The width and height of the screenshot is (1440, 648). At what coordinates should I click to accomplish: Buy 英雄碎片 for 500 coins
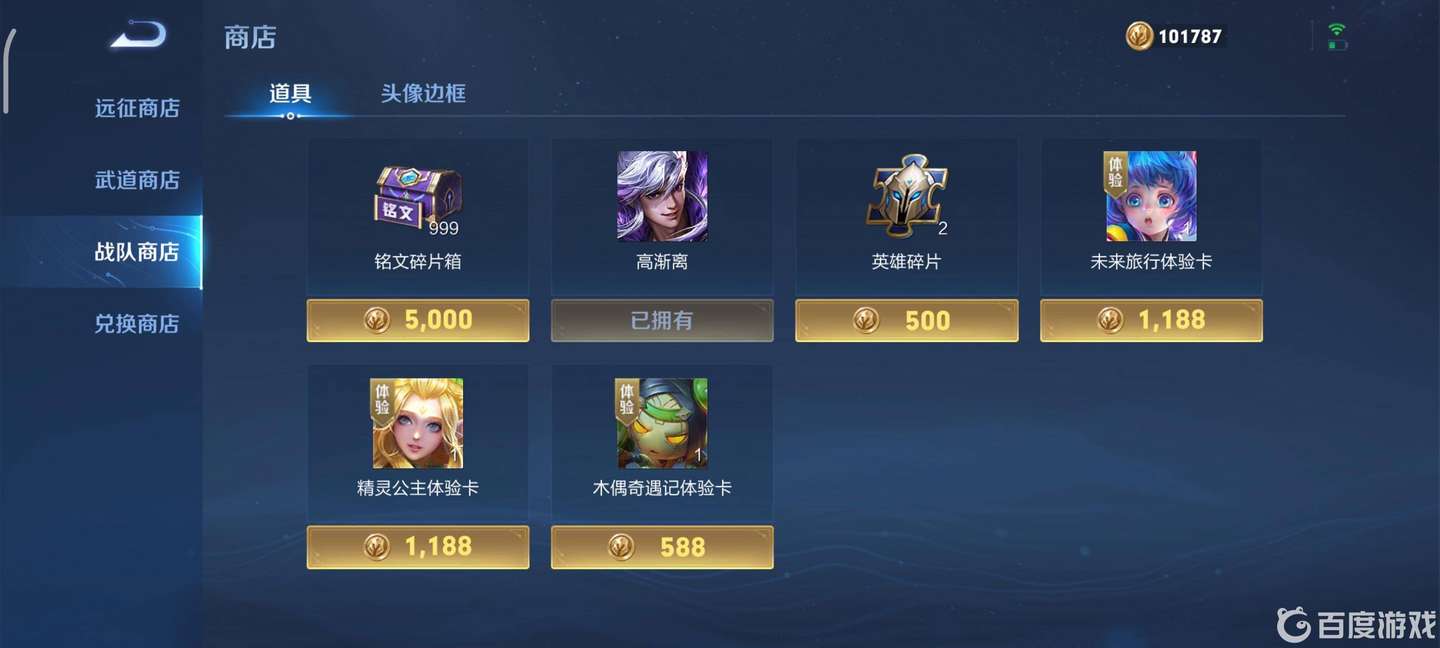pyautogui.click(x=906, y=320)
